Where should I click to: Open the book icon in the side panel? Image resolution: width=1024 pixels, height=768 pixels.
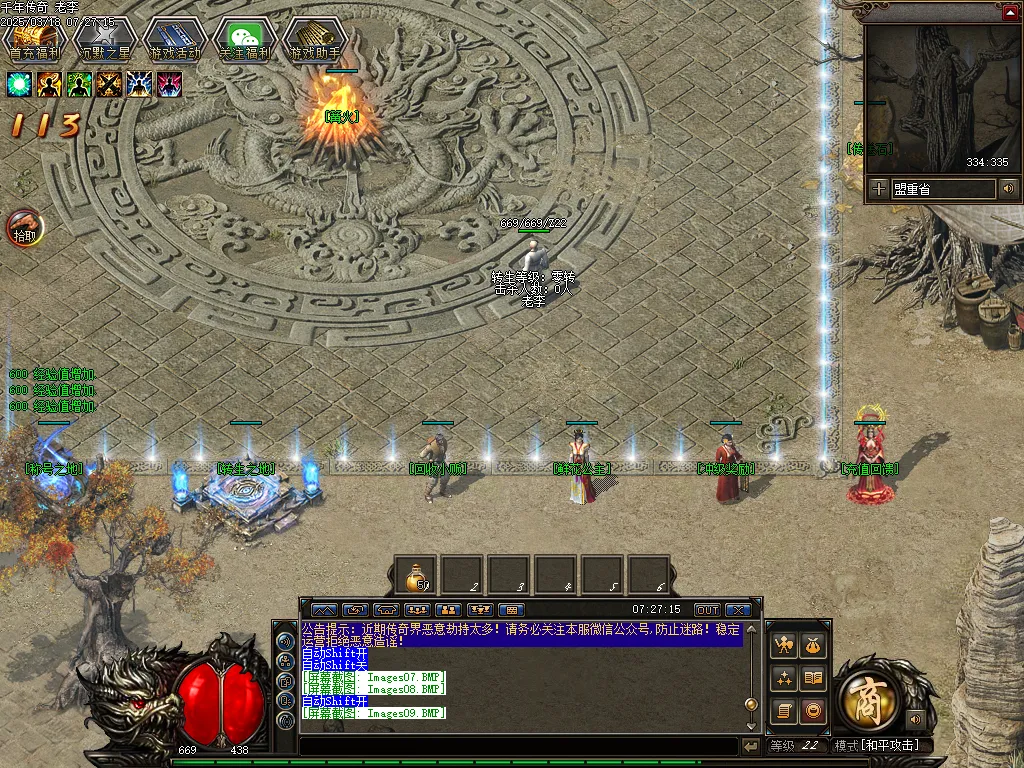pos(813,679)
